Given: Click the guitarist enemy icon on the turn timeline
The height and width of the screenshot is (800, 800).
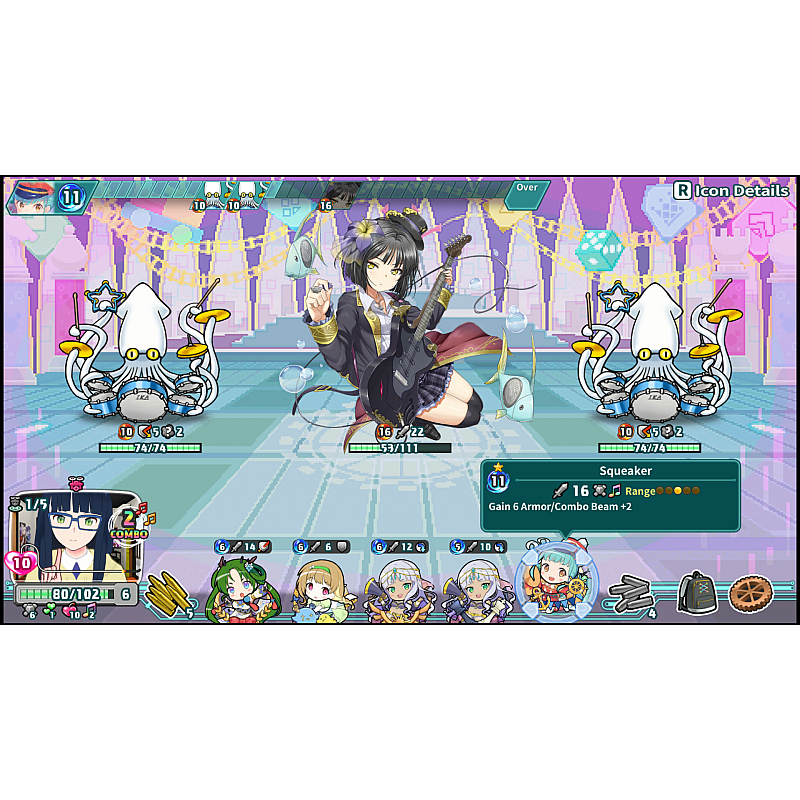Looking at the screenshot, I should [340, 194].
